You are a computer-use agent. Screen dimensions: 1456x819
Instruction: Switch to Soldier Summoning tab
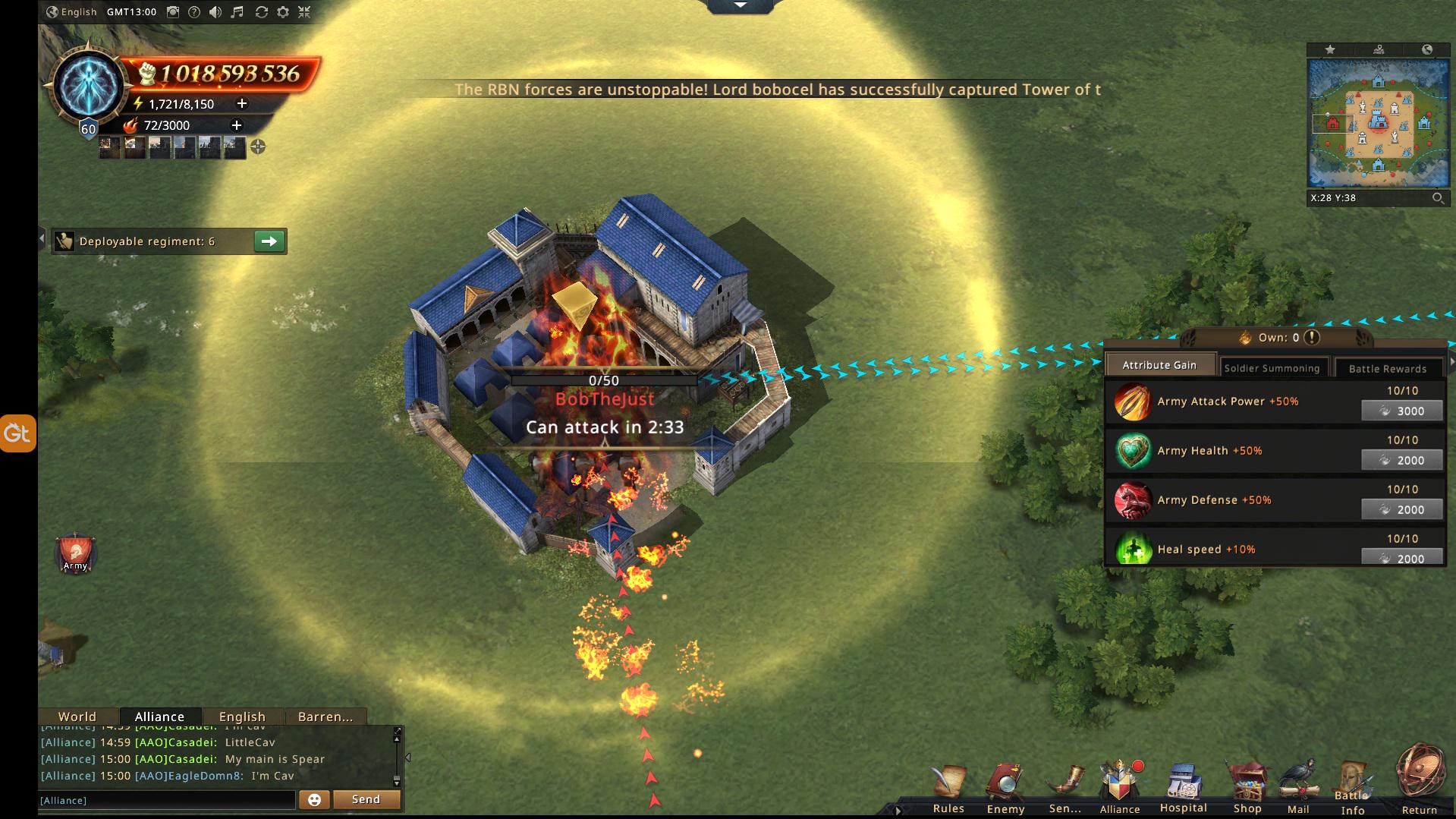coord(1272,368)
